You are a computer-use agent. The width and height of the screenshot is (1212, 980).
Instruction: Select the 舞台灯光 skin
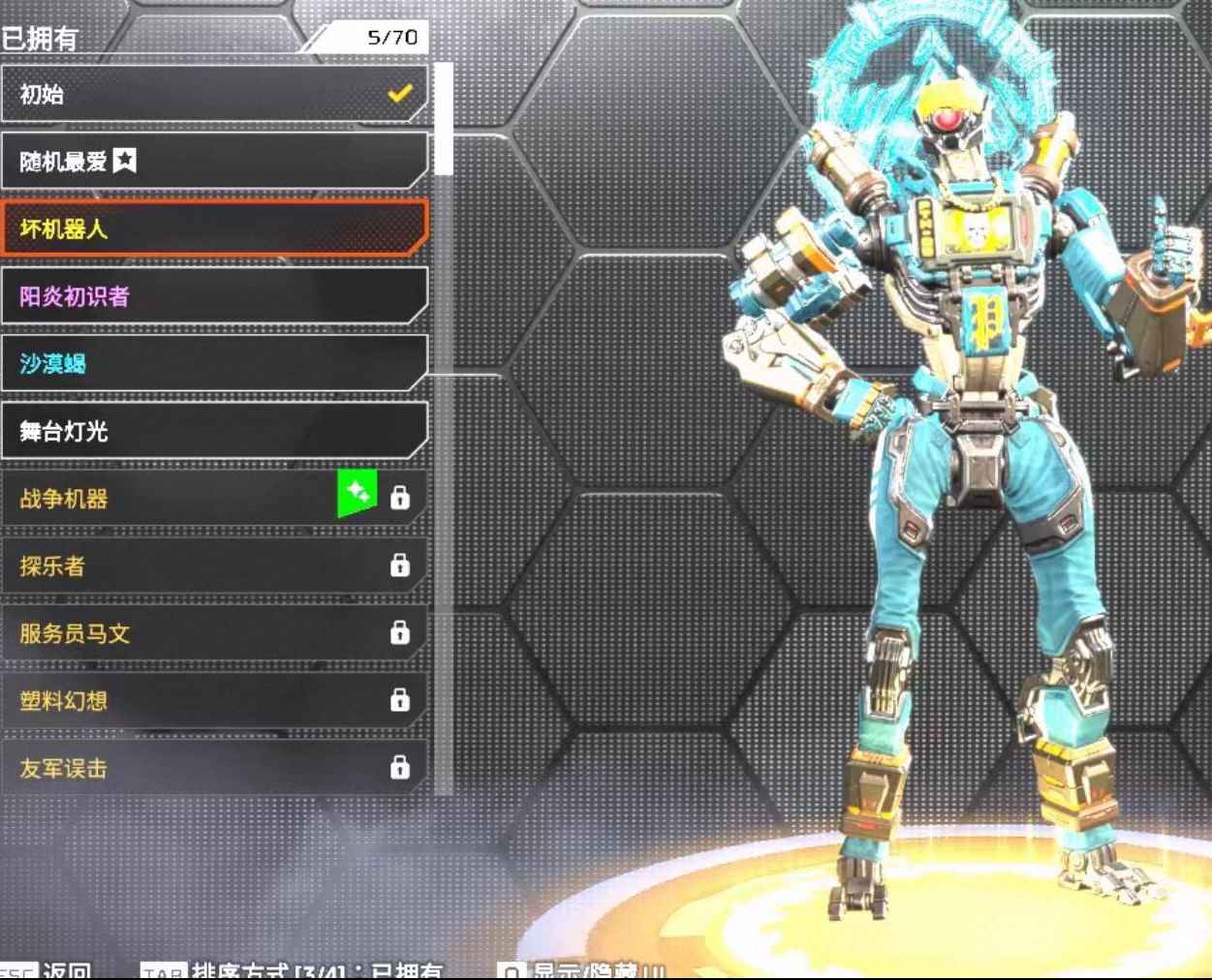click(213, 431)
